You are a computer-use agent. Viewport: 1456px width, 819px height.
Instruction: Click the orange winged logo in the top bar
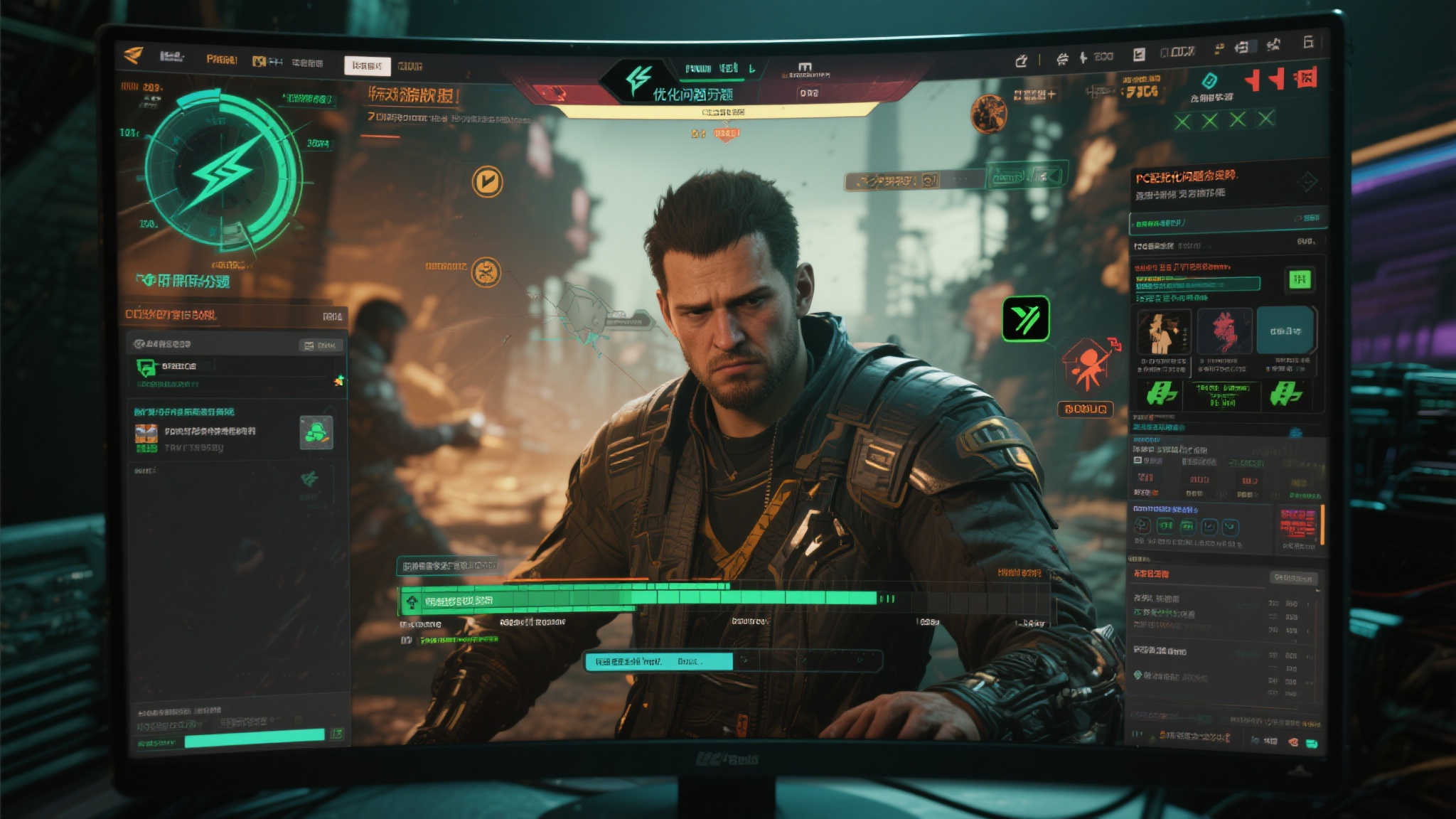(x=133, y=55)
